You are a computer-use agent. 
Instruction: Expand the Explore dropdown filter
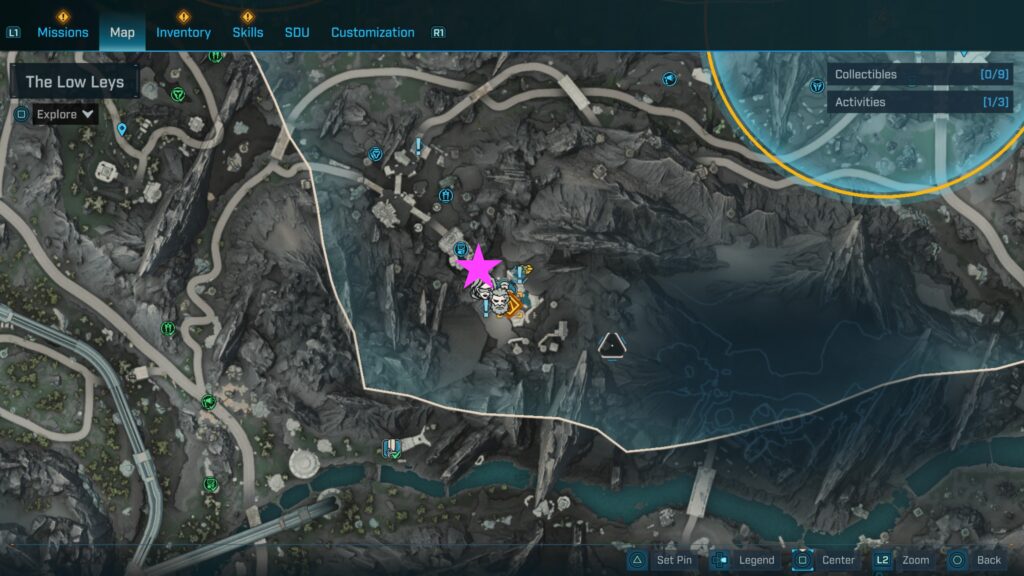65,114
